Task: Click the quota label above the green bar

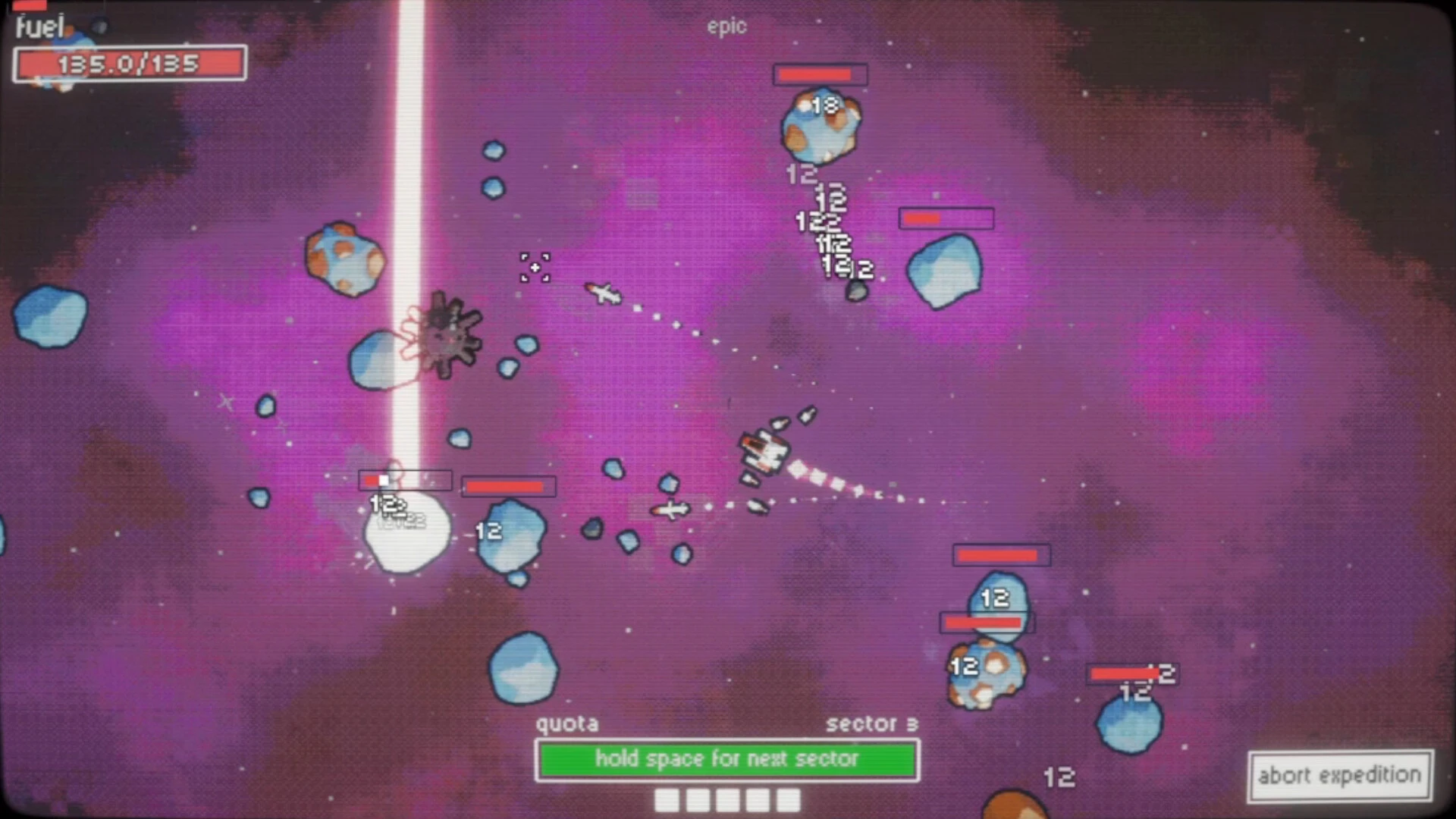Action: [567, 723]
